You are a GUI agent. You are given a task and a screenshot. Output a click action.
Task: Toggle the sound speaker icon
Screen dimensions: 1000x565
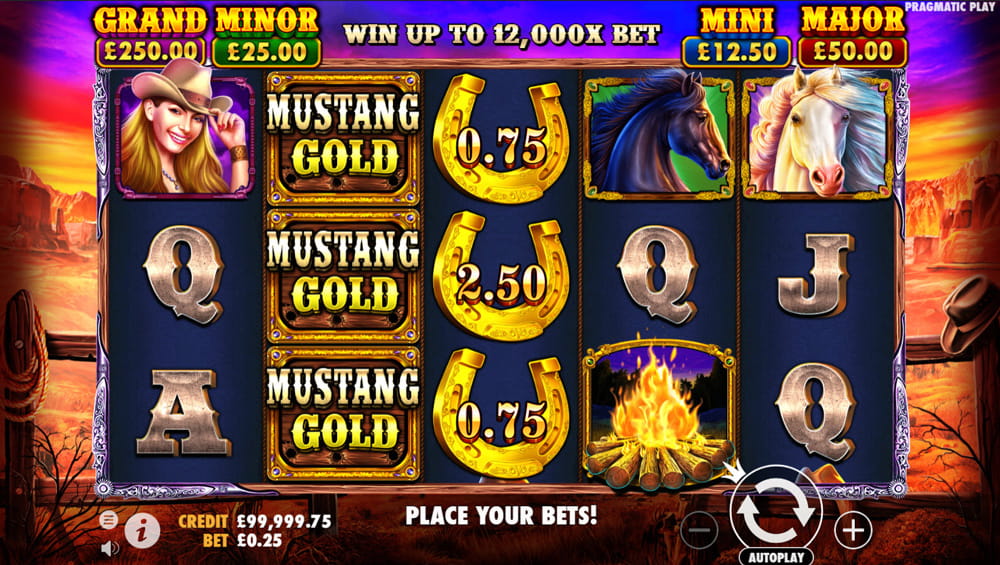(108, 547)
